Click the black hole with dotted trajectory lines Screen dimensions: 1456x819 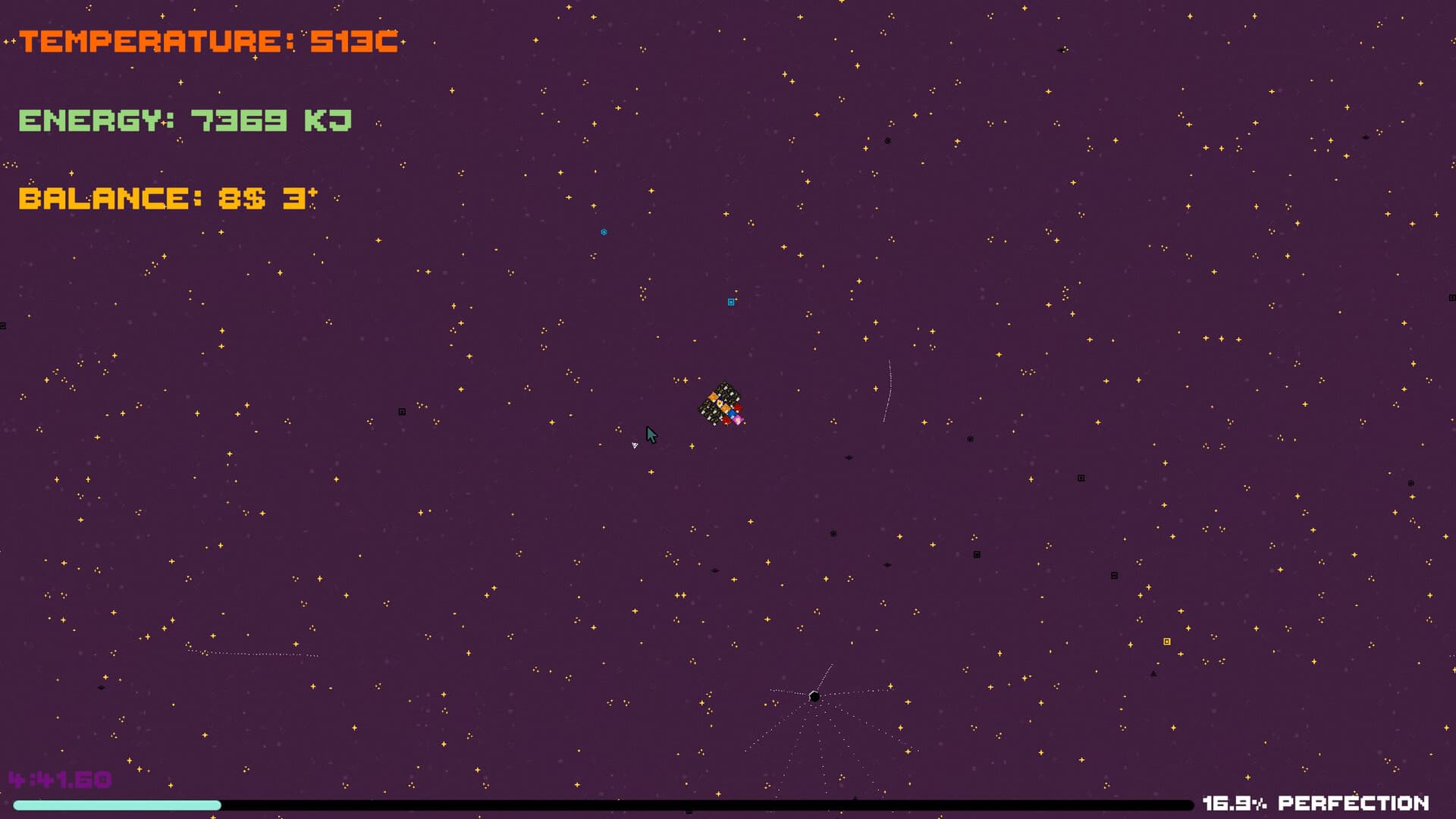click(x=815, y=695)
